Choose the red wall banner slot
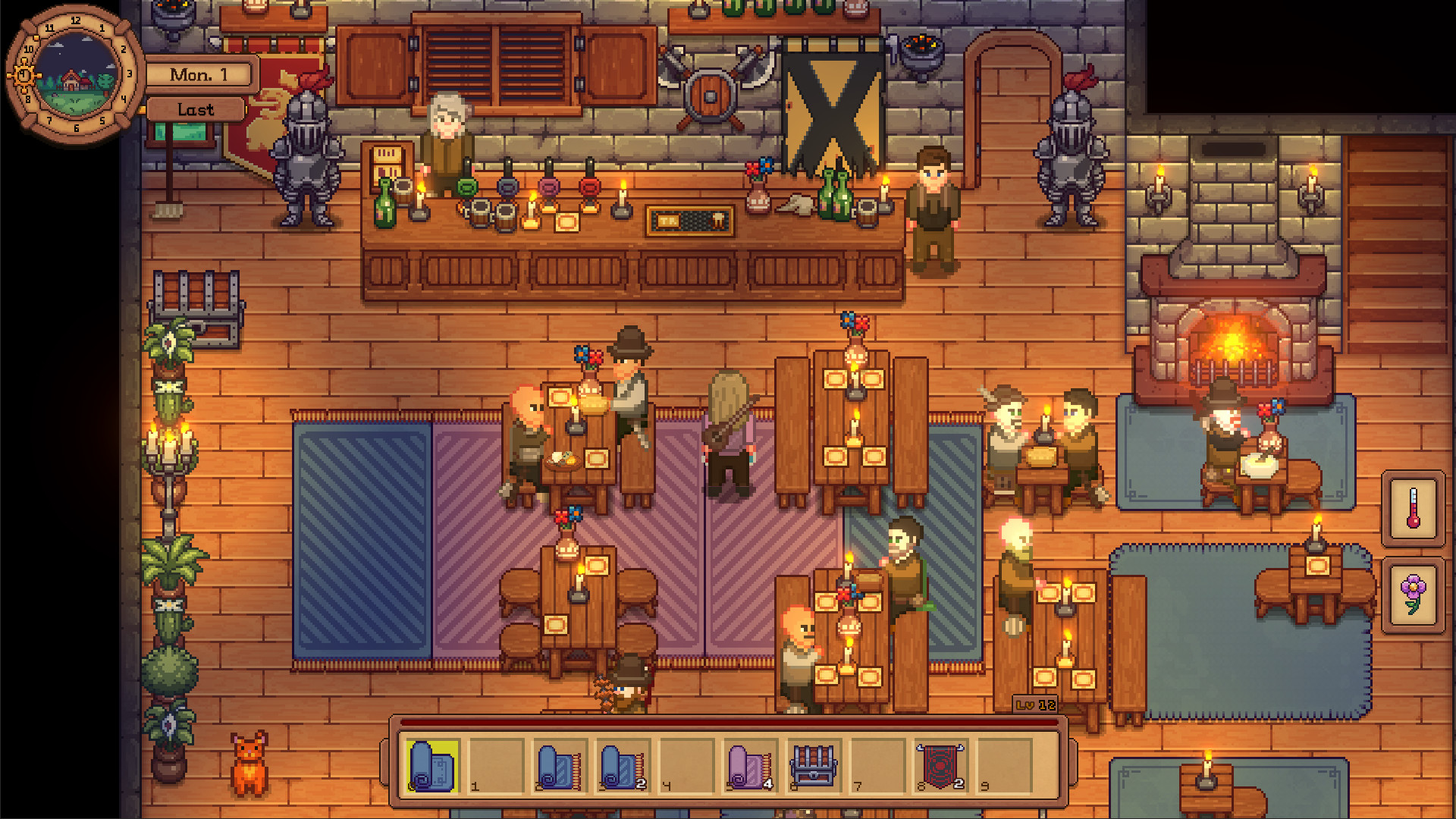Viewport: 1456px width, 819px height. [940, 766]
